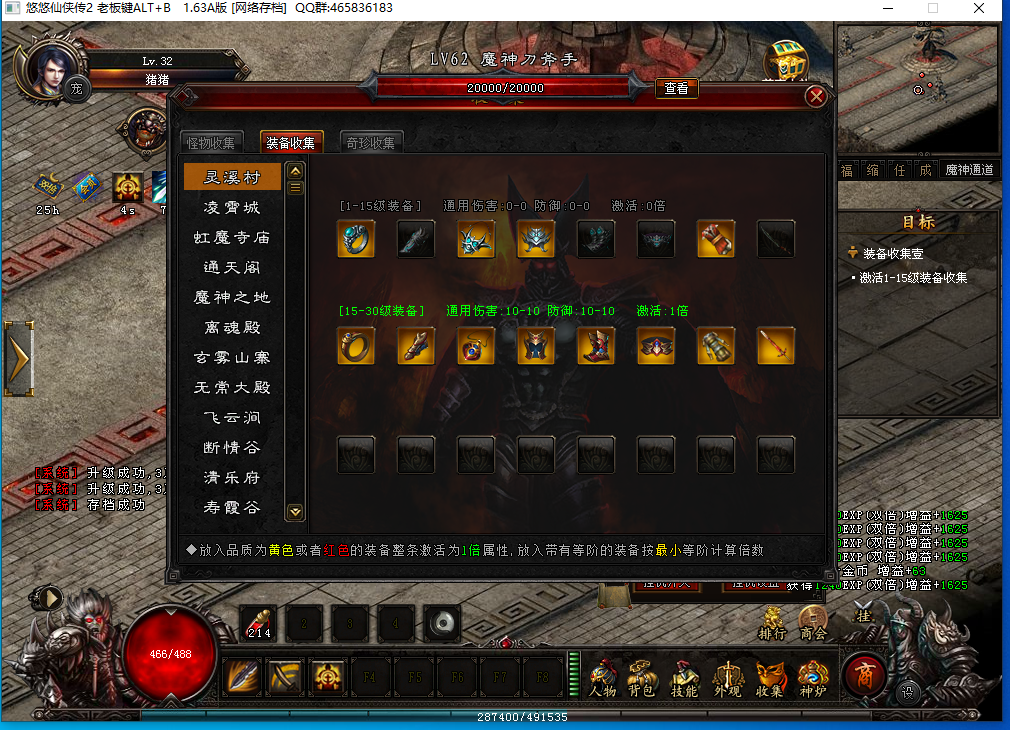Open the 神炉 furnace menu
This screenshot has height=730, width=1010.
[813, 678]
